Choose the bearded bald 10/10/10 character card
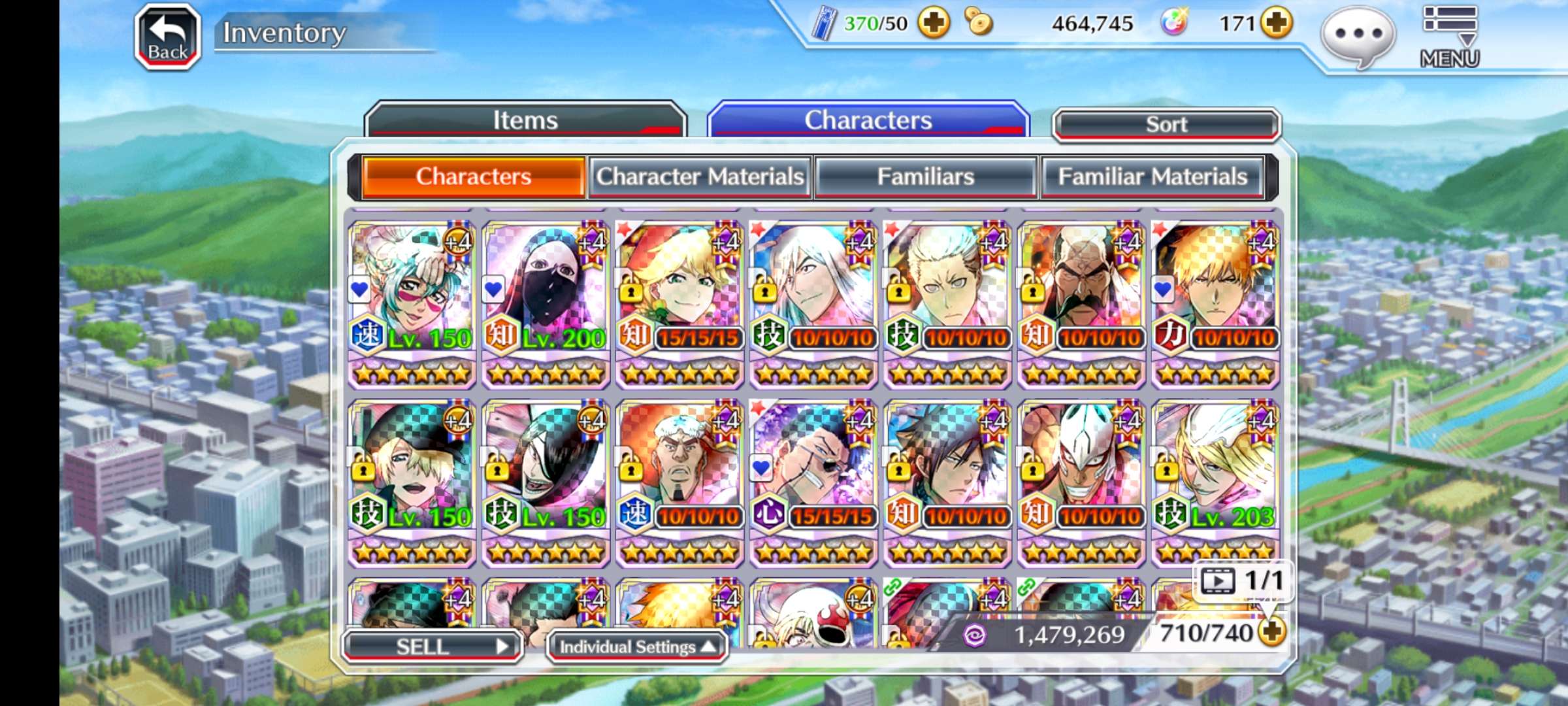 pos(1081,302)
